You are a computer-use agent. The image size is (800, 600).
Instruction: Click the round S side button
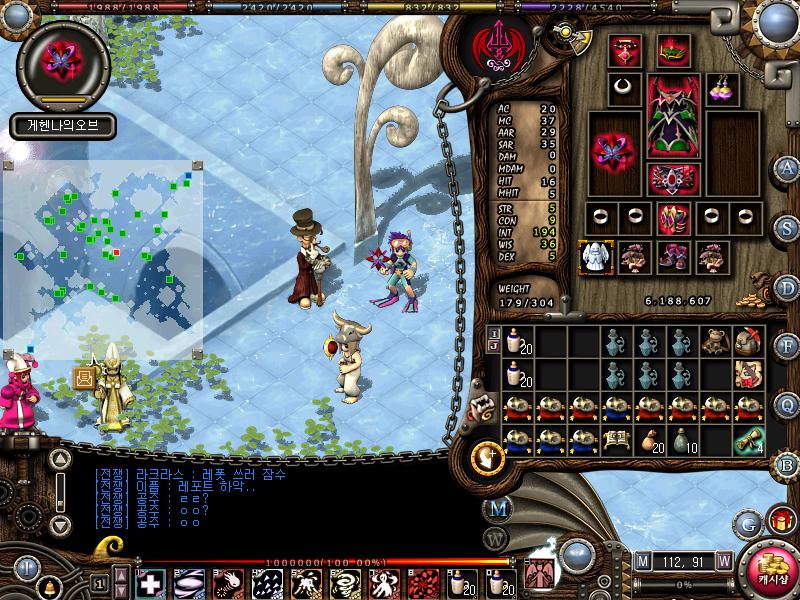(787, 226)
